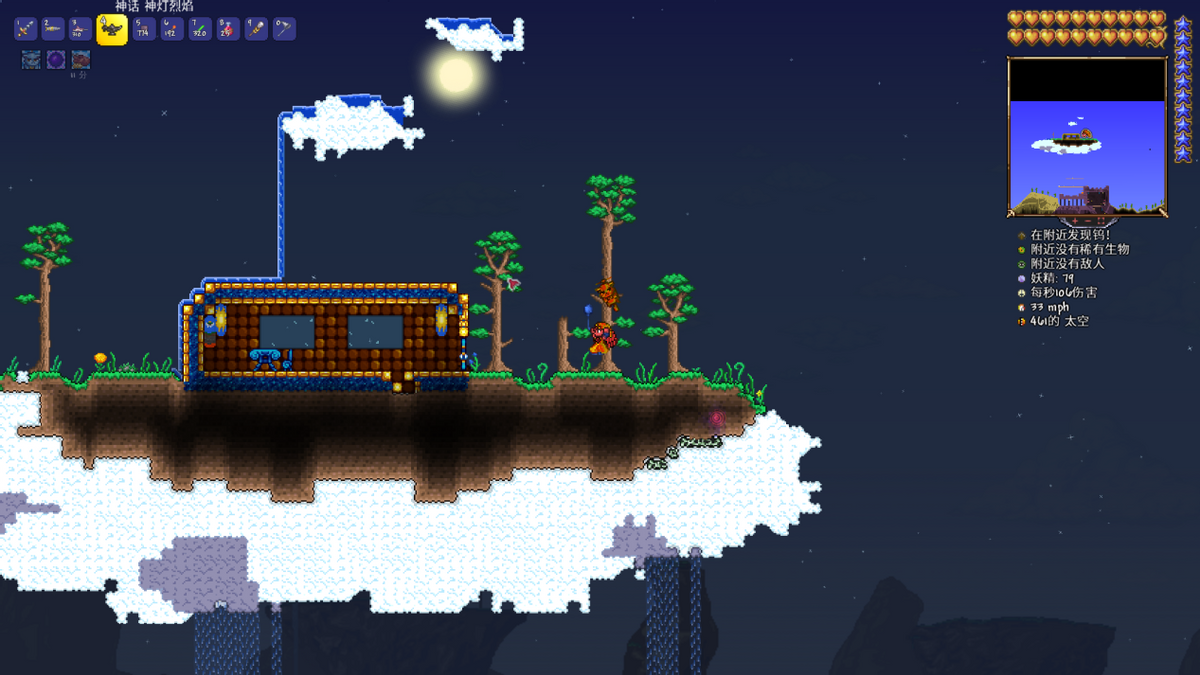Select the red potion in hotbar slot 8
The image size is (1200, 675).
[228, 29]
